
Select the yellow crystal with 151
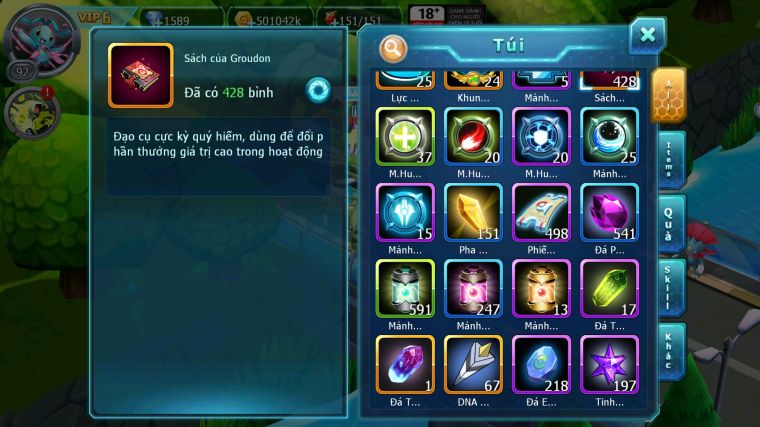[x=473, y=211]
